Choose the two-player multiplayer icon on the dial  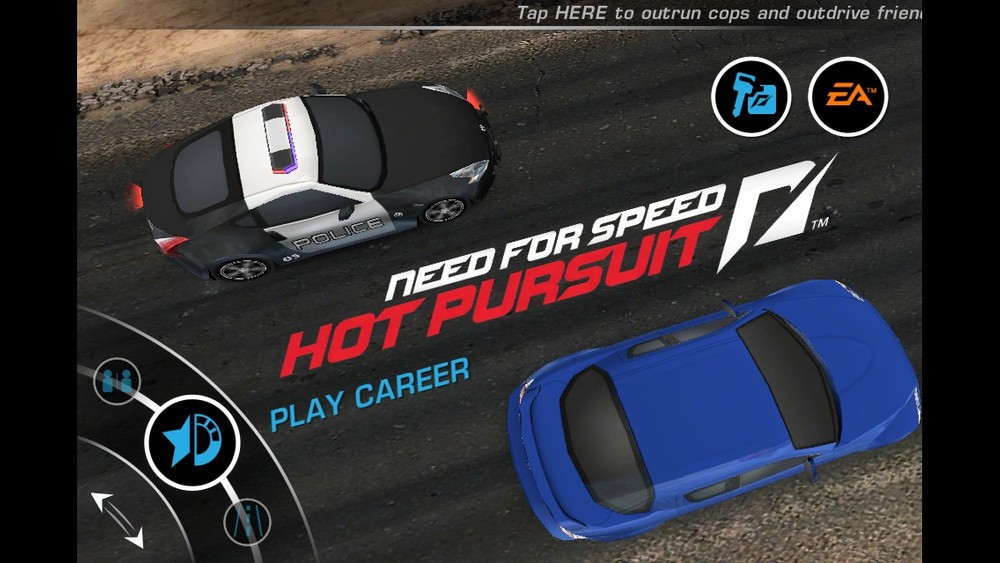point(117,380)
